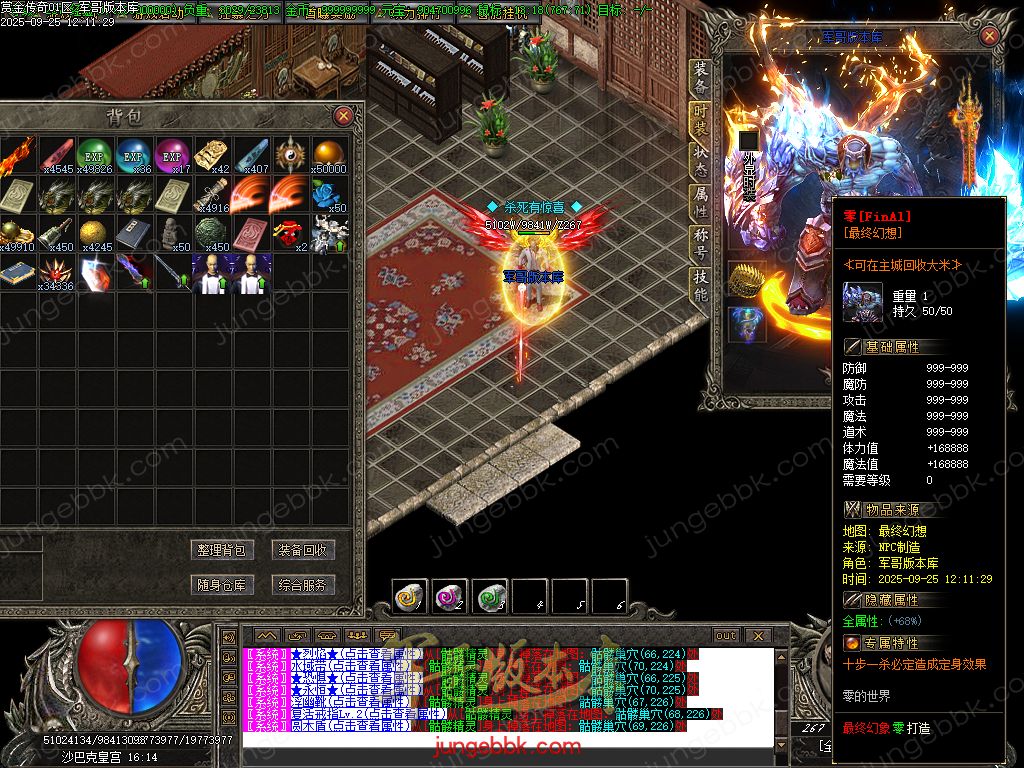This screenshot has width=1024, height=768.
Task: Open the 称号 title tab
Action: [x=701, y=245]
